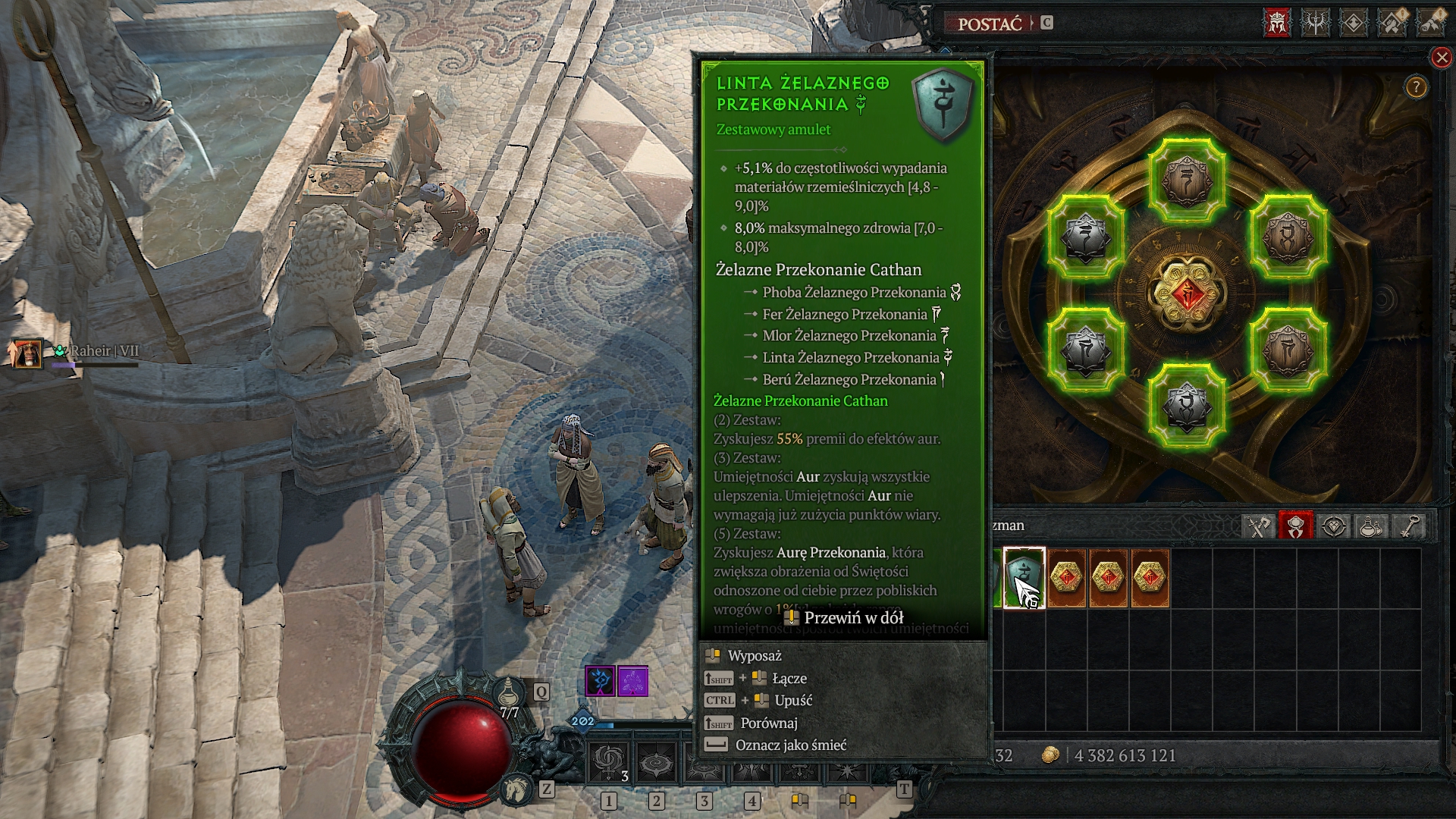The height and width of the screenshot is (819, 1456).
Task: Switch to the gem socketables inventory tab
Action: click(1334, 526)
